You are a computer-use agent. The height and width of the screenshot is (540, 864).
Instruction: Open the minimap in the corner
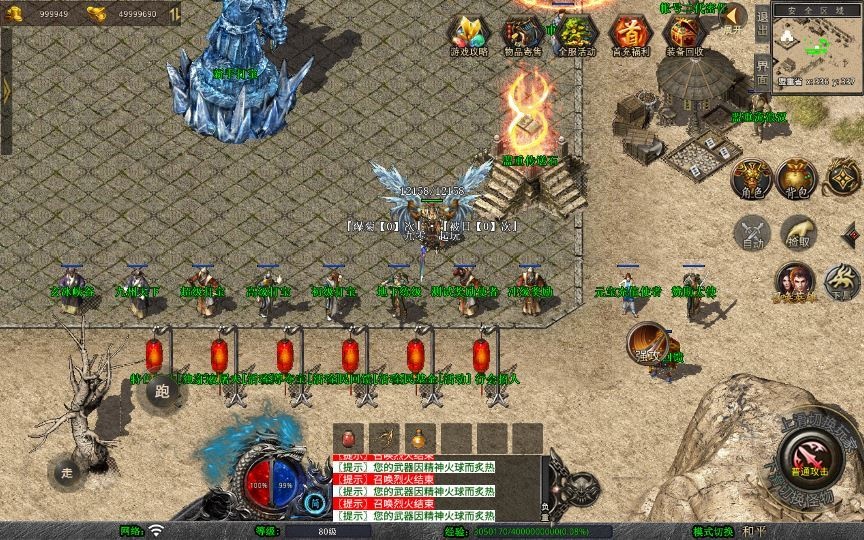point(816,48)
